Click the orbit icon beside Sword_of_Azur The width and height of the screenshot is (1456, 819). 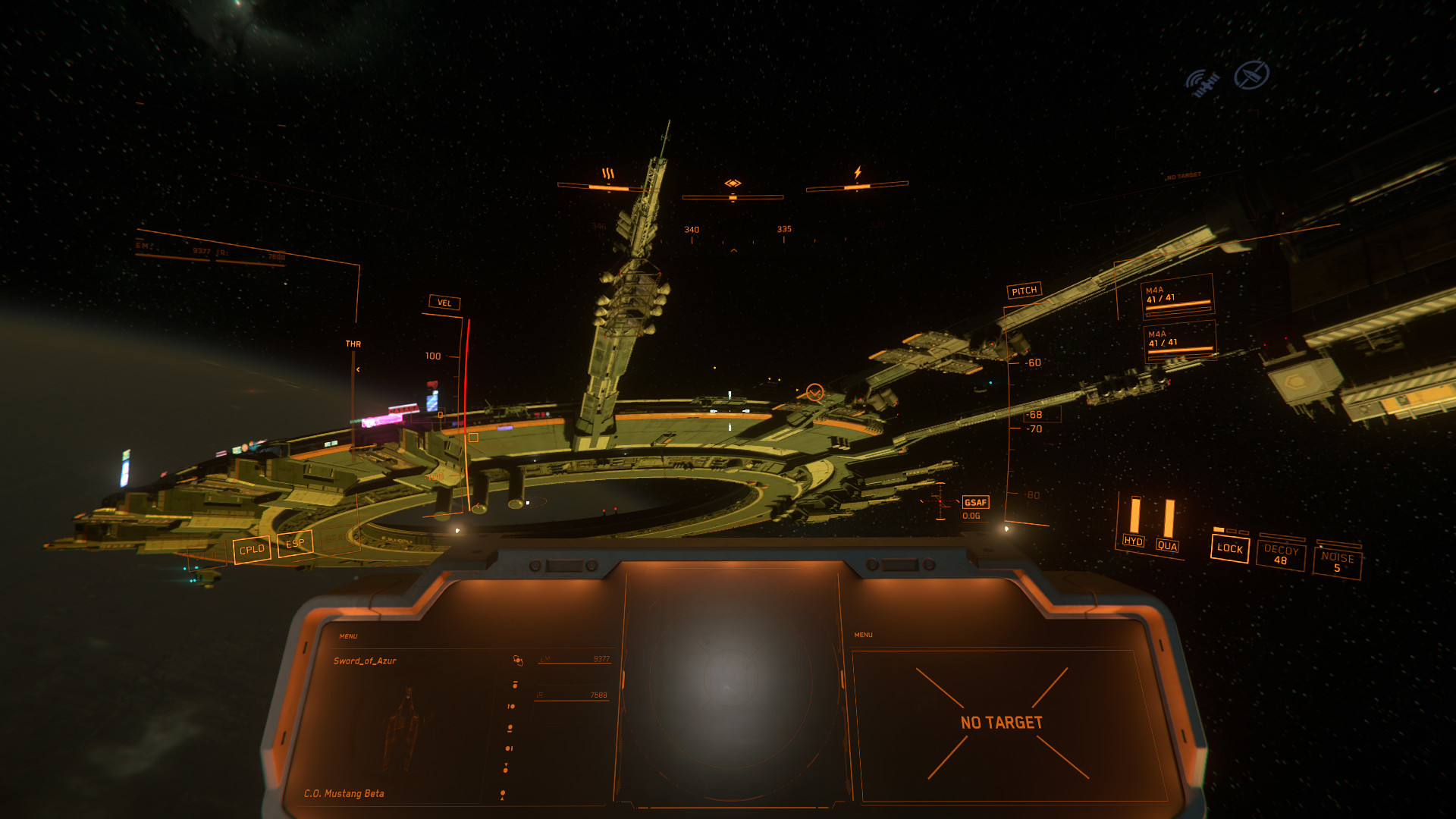click(518, 661)
